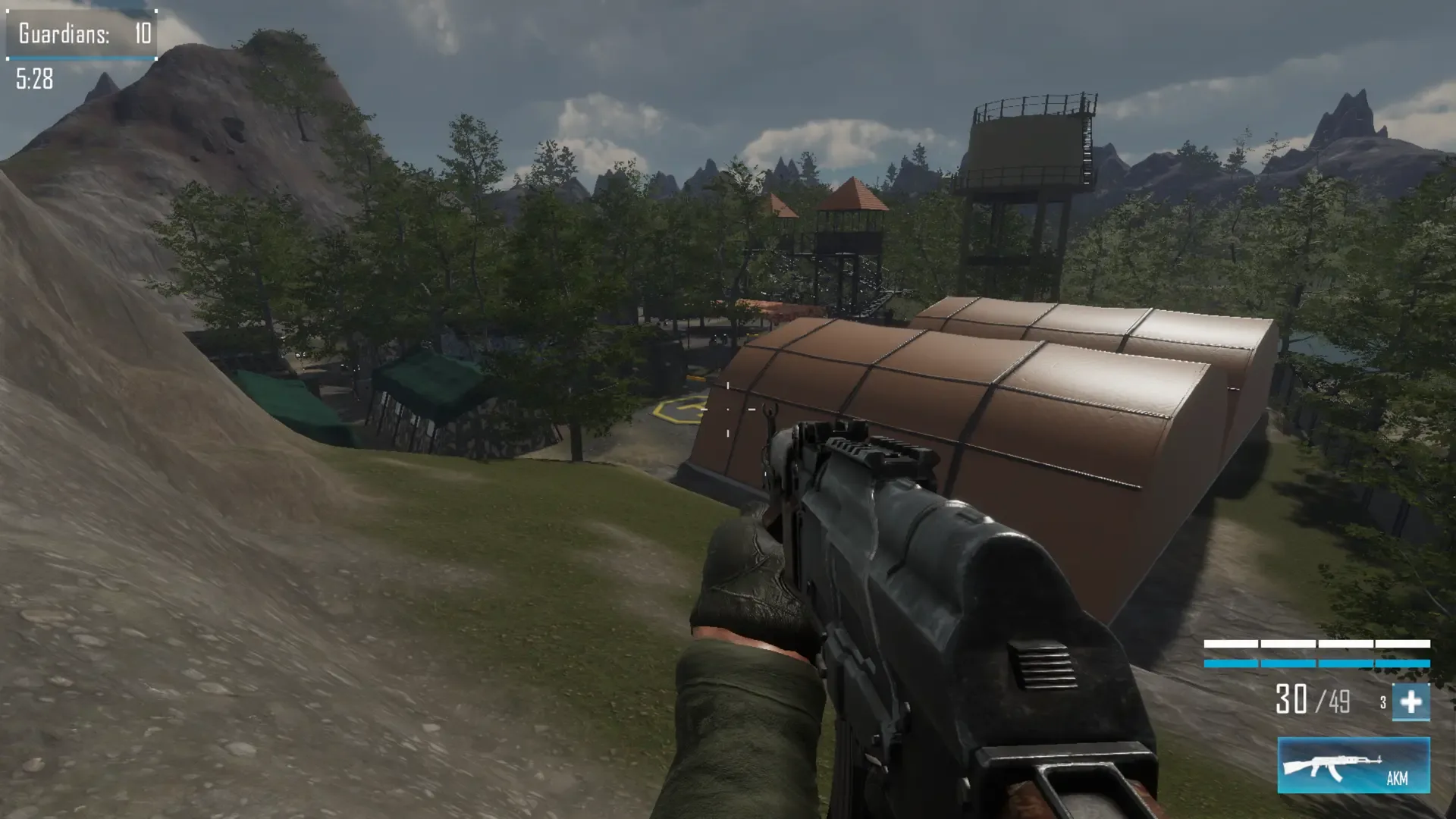This screenshot has height=819, width=1456.
Task: Select the Guardians label text
Action: point(64,33)
